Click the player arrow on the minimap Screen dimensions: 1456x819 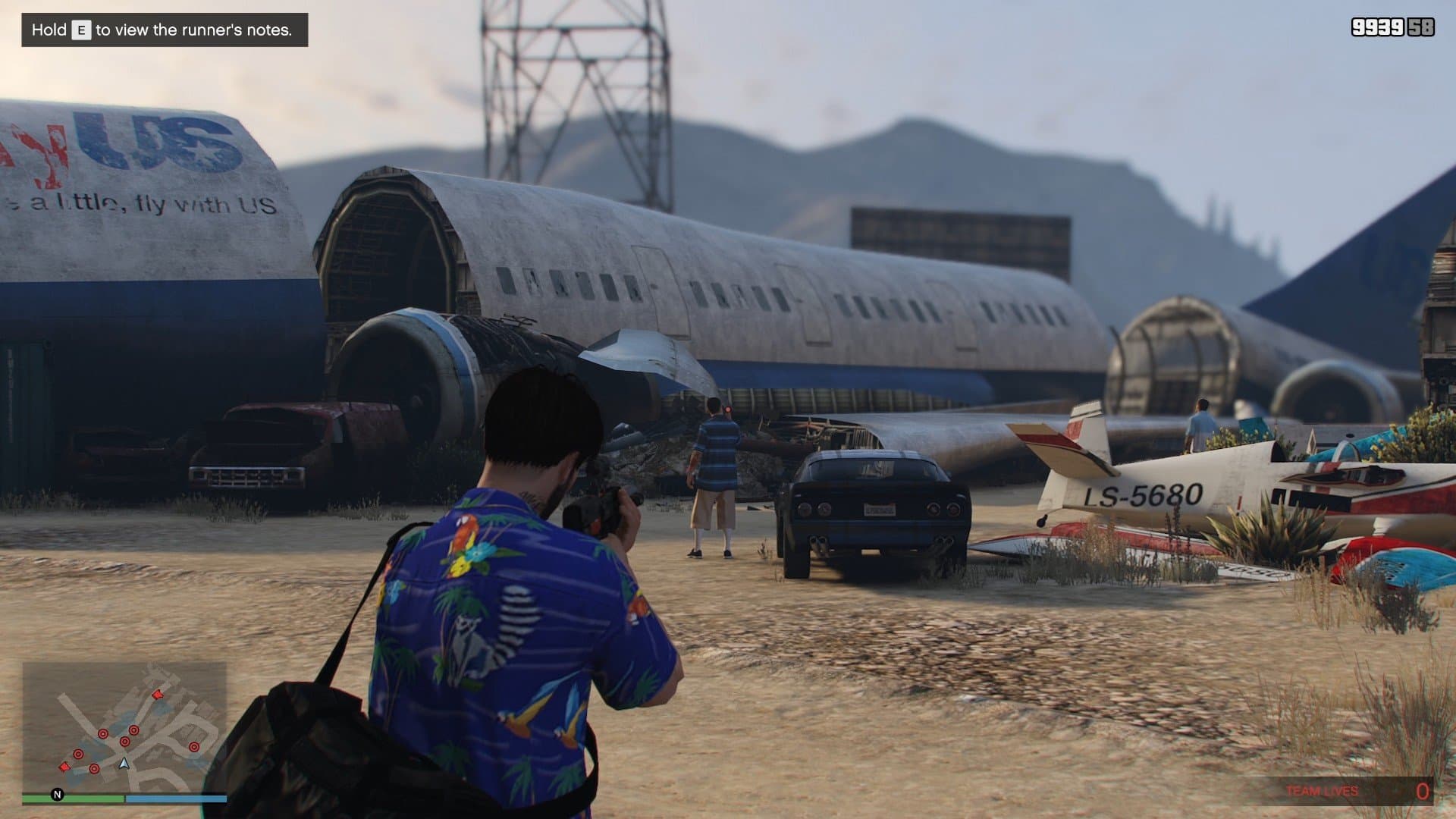click(124, 764)
